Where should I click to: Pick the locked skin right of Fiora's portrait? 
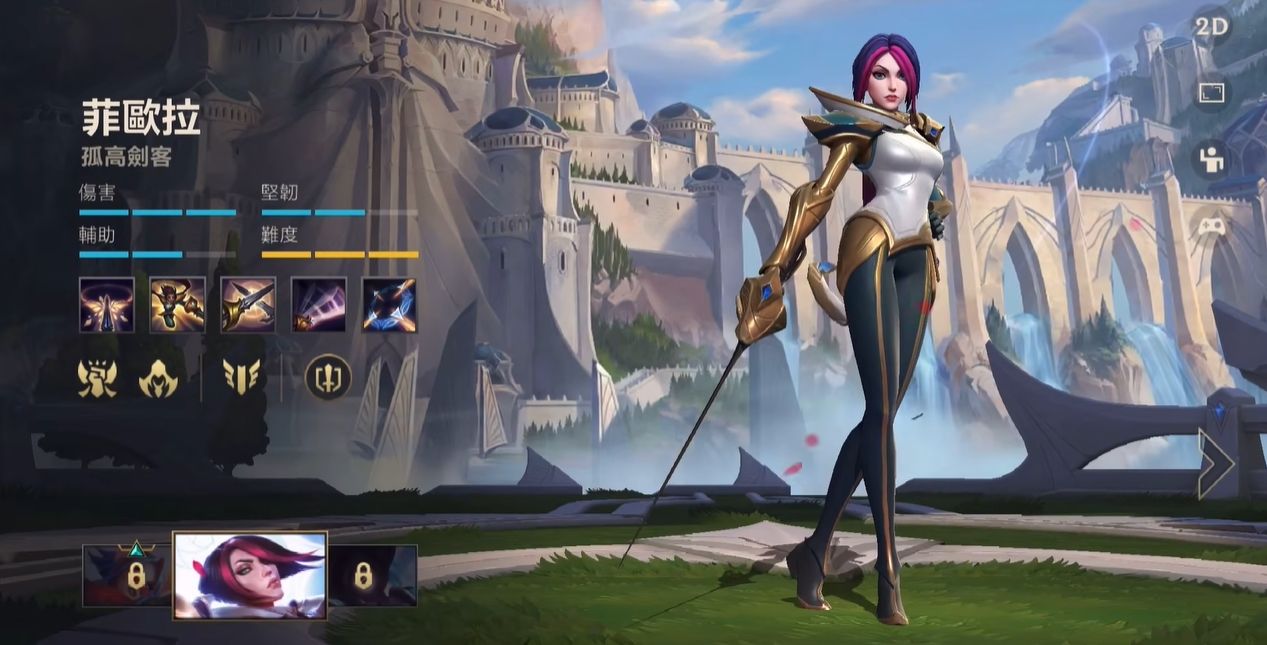coord(373,575)
